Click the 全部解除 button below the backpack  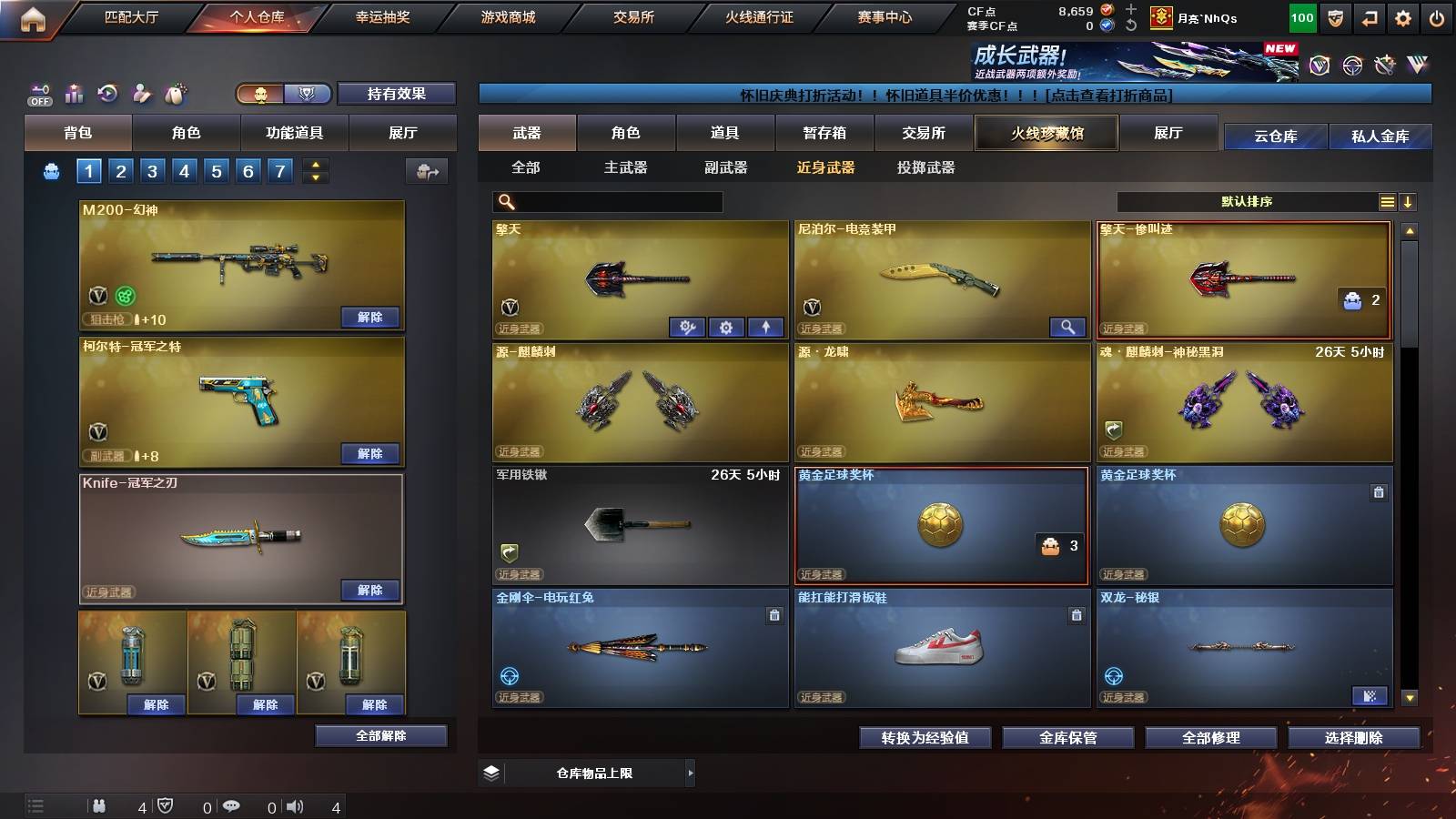click(x=382, y=736)
